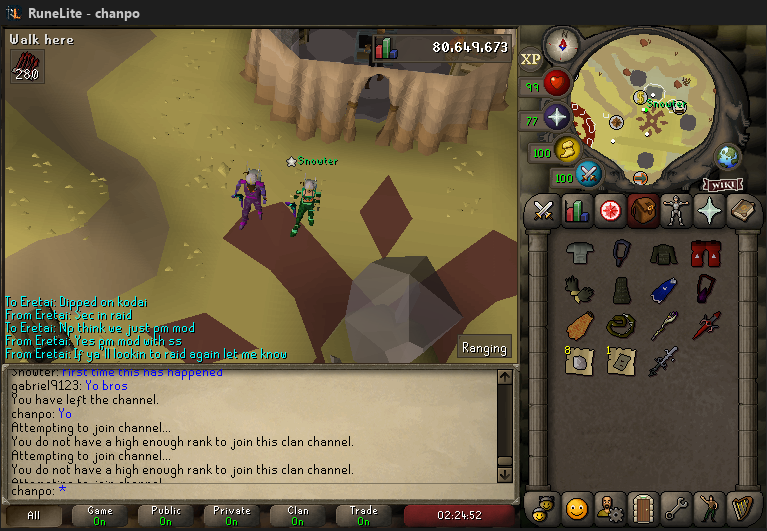This screenshot has width=767, height=531.
Task: Open the world map globe
Action: [728, 157]
